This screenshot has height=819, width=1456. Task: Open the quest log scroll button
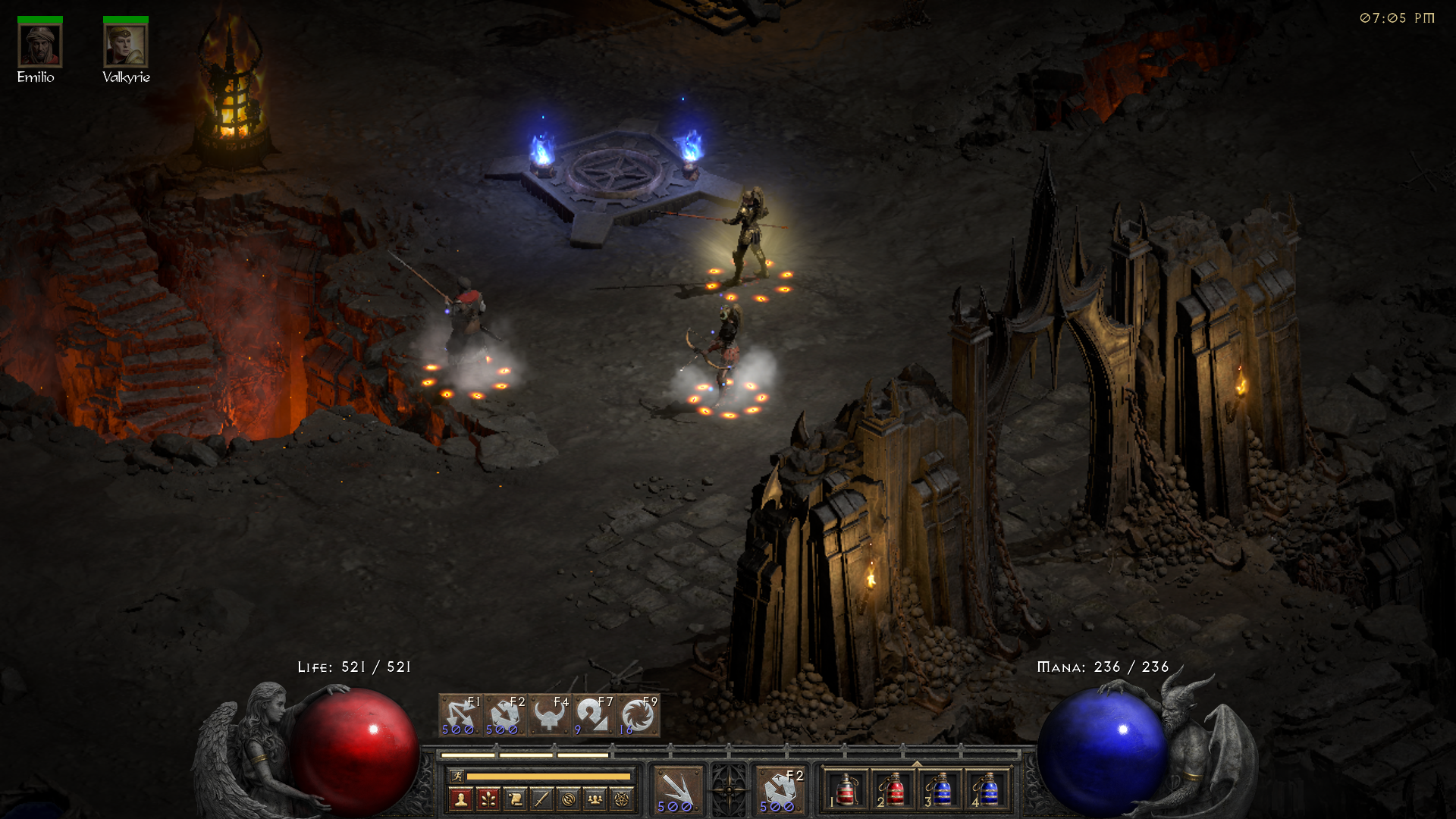pyautogui.click(x=515, y=799)
